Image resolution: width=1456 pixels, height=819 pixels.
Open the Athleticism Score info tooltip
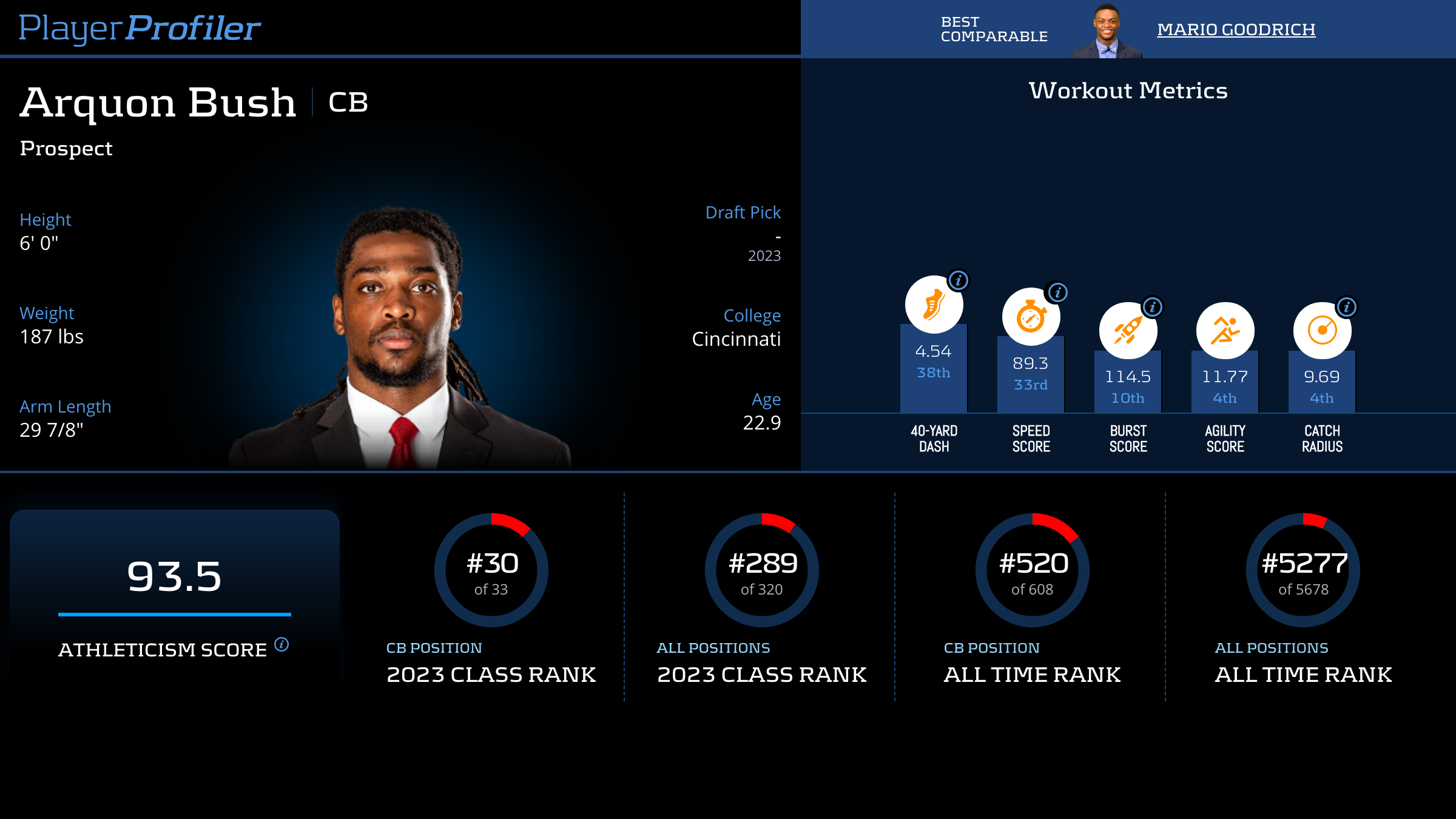point(281,644)
